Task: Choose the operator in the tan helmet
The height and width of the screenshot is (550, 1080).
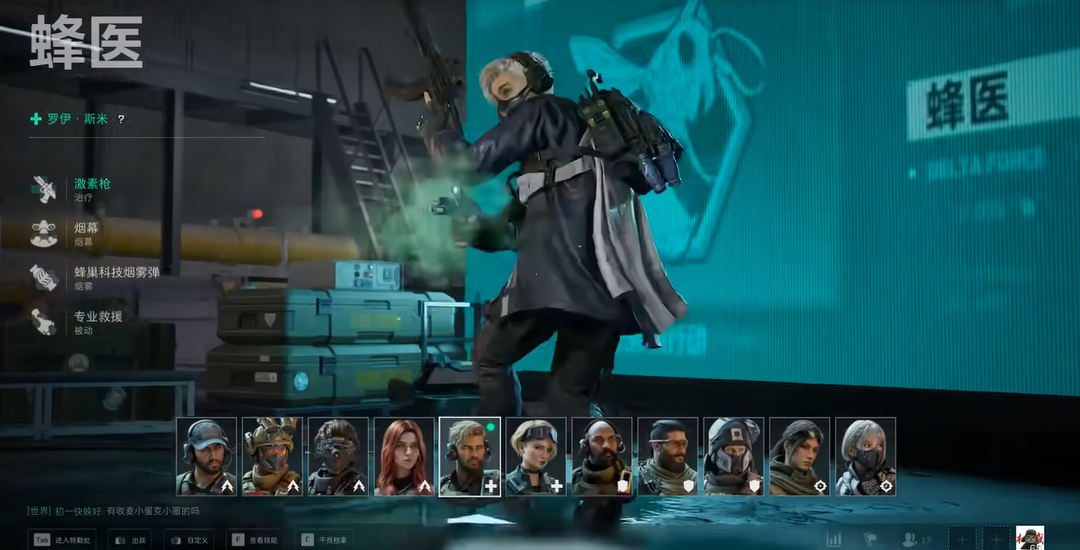Action: (x=272, y=456)
